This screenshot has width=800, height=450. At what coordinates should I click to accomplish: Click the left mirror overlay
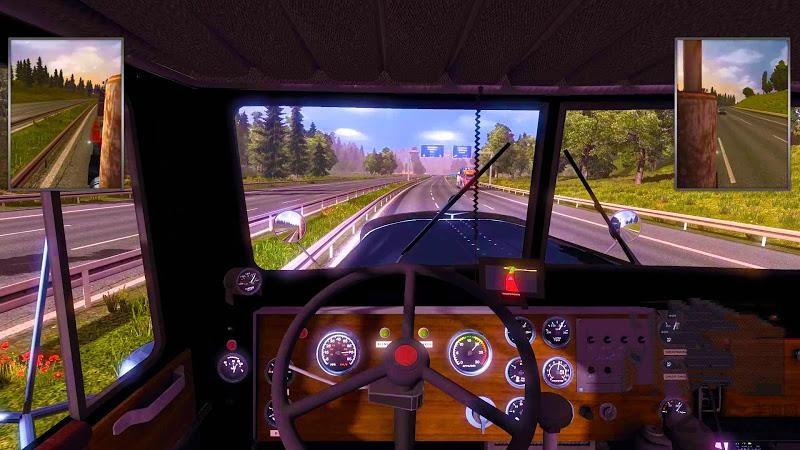click(66, 114)
